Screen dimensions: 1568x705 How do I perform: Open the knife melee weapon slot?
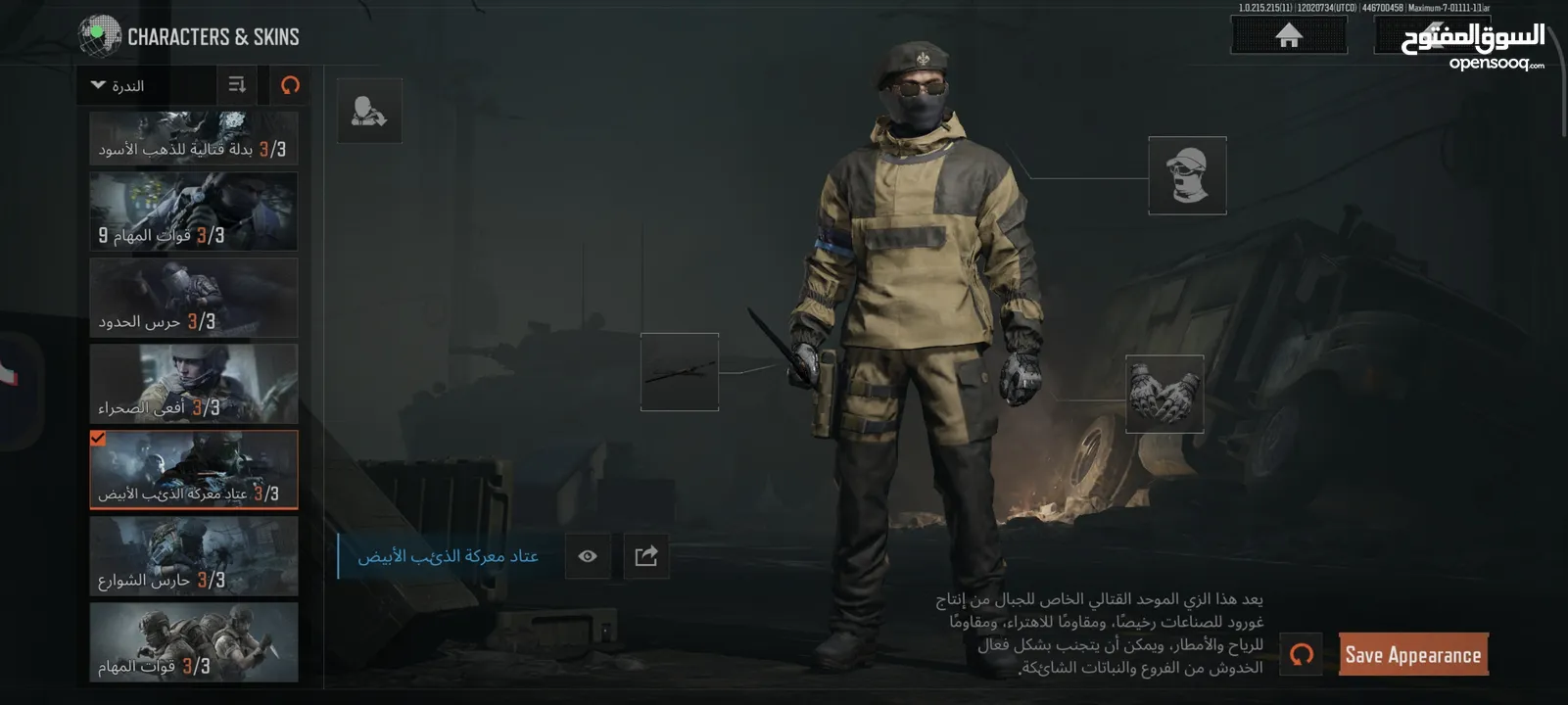[x=679, y=372]
